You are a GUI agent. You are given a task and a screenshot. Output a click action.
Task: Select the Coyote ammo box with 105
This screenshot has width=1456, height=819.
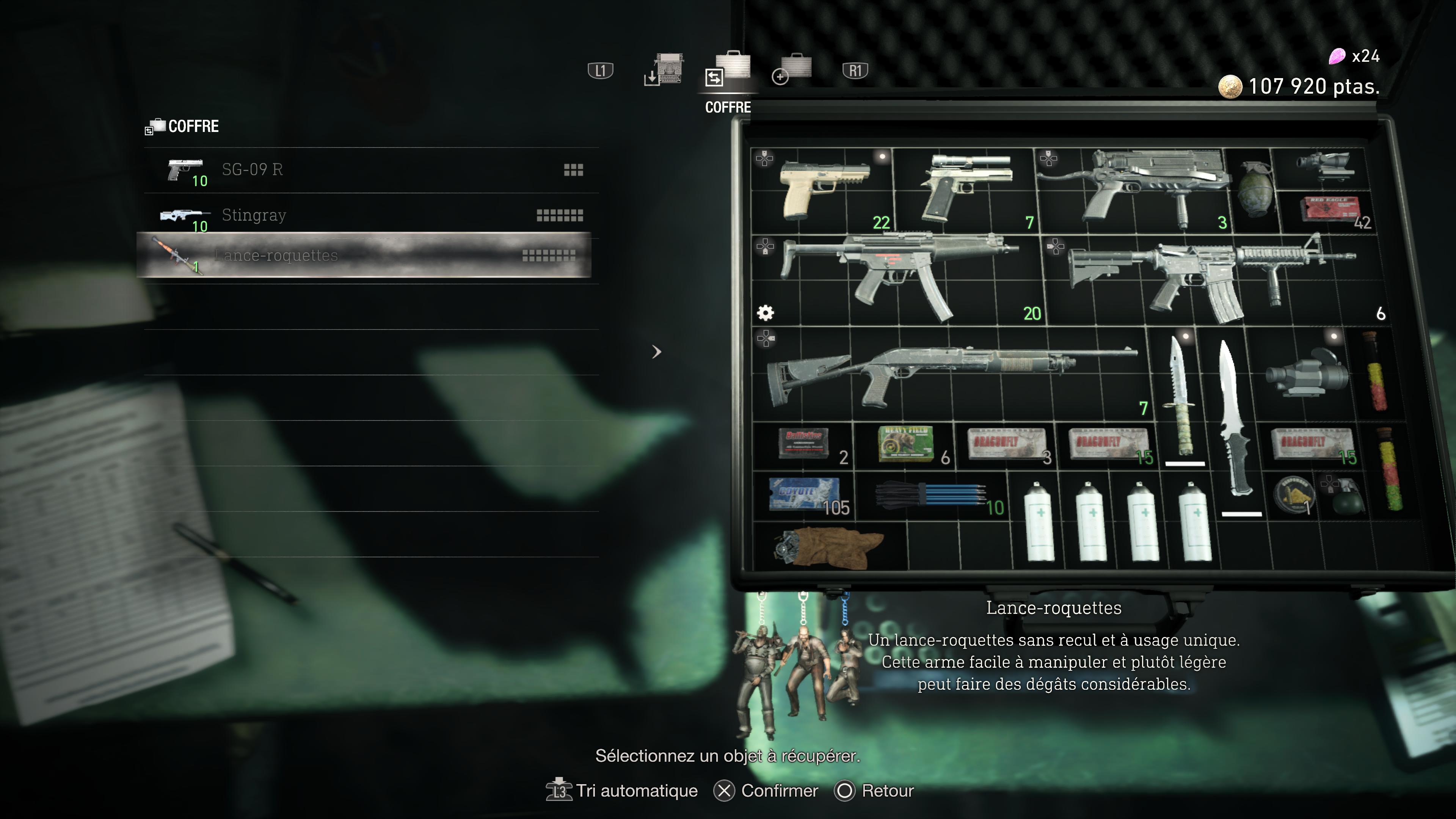coord(804,494)
